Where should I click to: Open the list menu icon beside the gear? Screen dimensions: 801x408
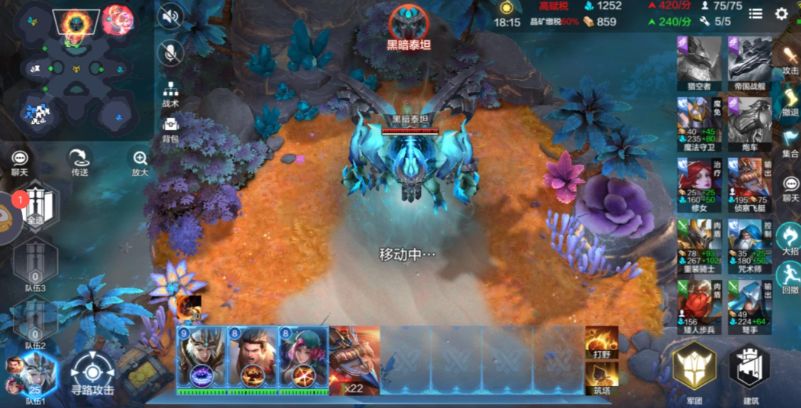(x=755, y=14)
